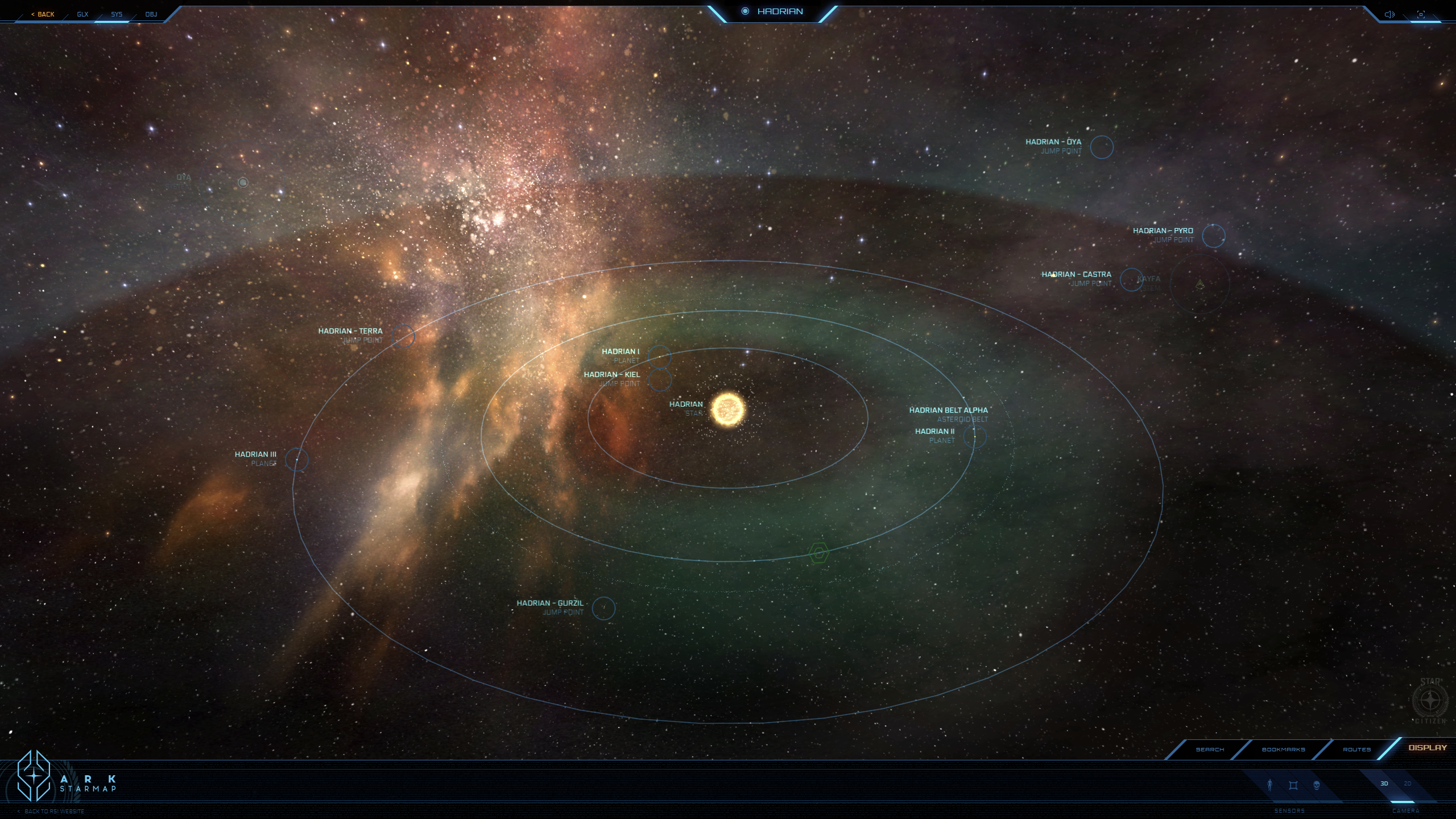This screenshot has height=819, width=1456.
Task: Open the Search tab
Action: point(1210,750)
